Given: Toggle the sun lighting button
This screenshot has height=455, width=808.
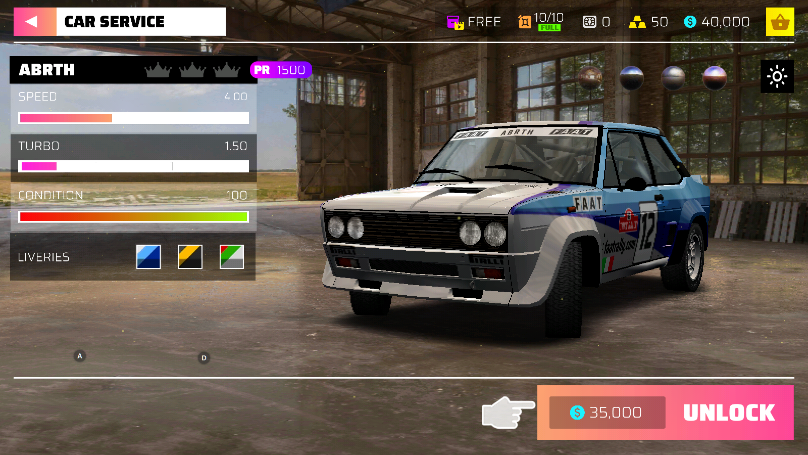Looking at the screenshot, I should [777, 77].
